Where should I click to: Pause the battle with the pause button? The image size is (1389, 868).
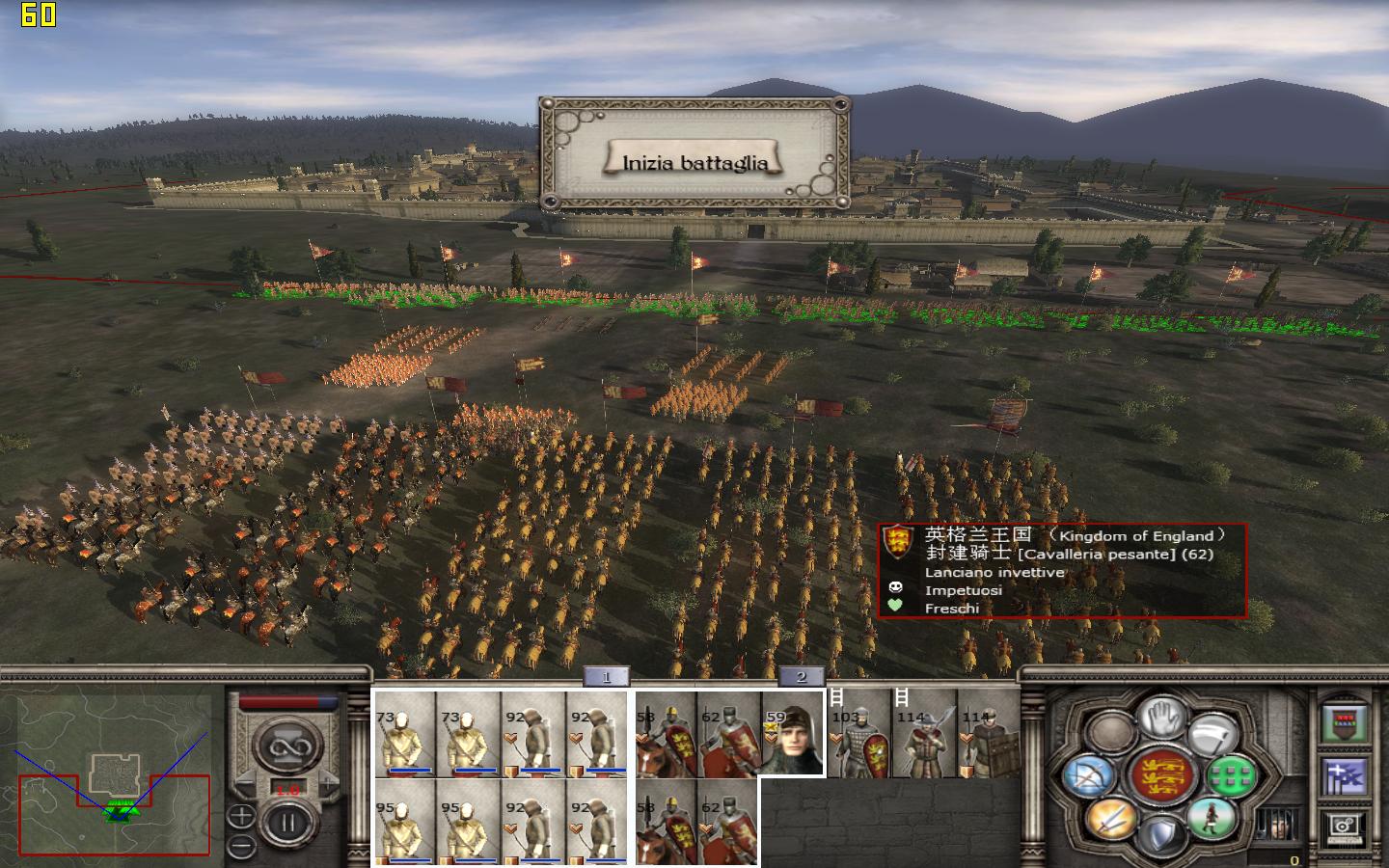287,822
